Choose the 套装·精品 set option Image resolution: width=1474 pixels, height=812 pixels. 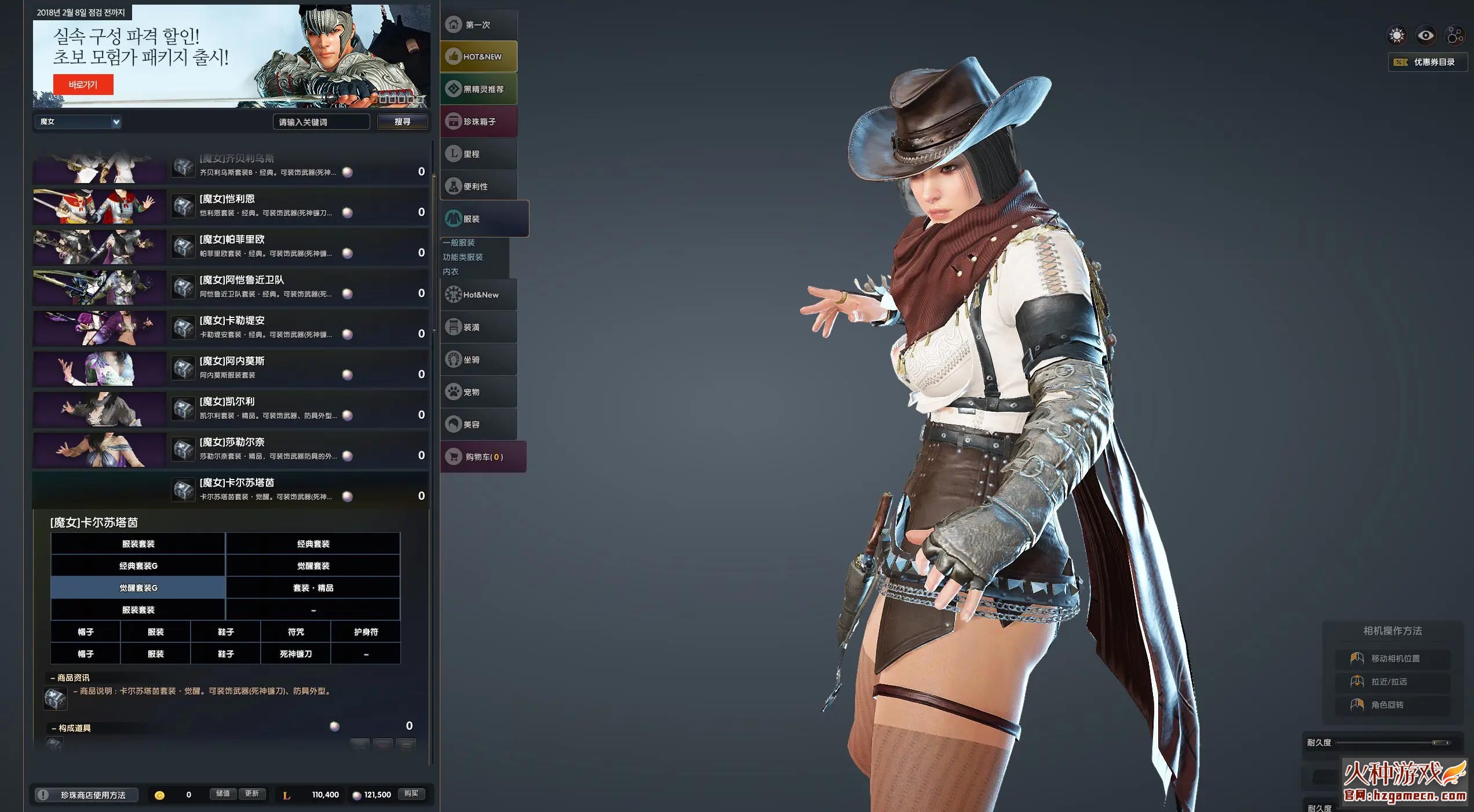point(313,588)
